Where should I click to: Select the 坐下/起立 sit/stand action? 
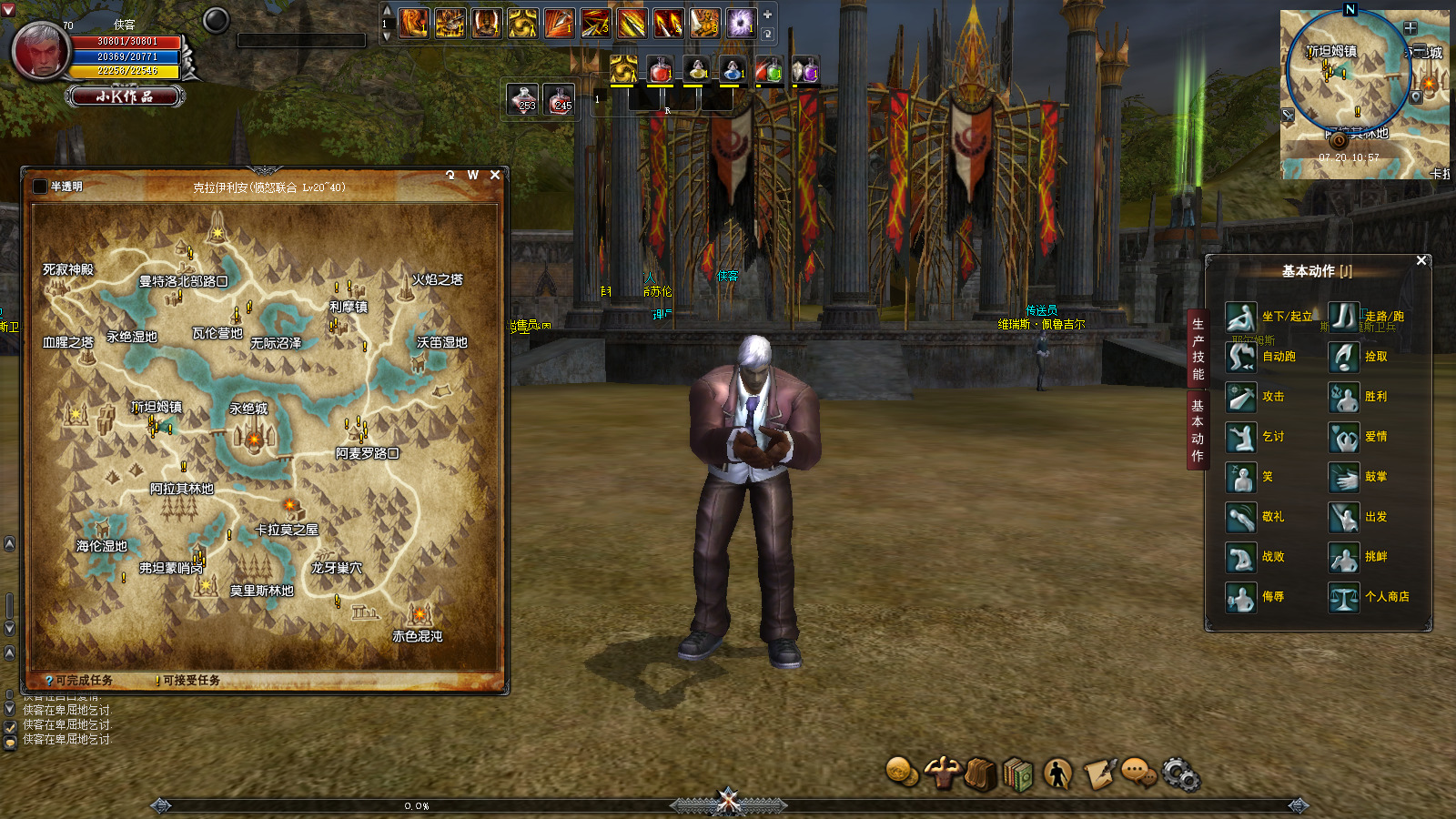click(x=1241, y=317)
